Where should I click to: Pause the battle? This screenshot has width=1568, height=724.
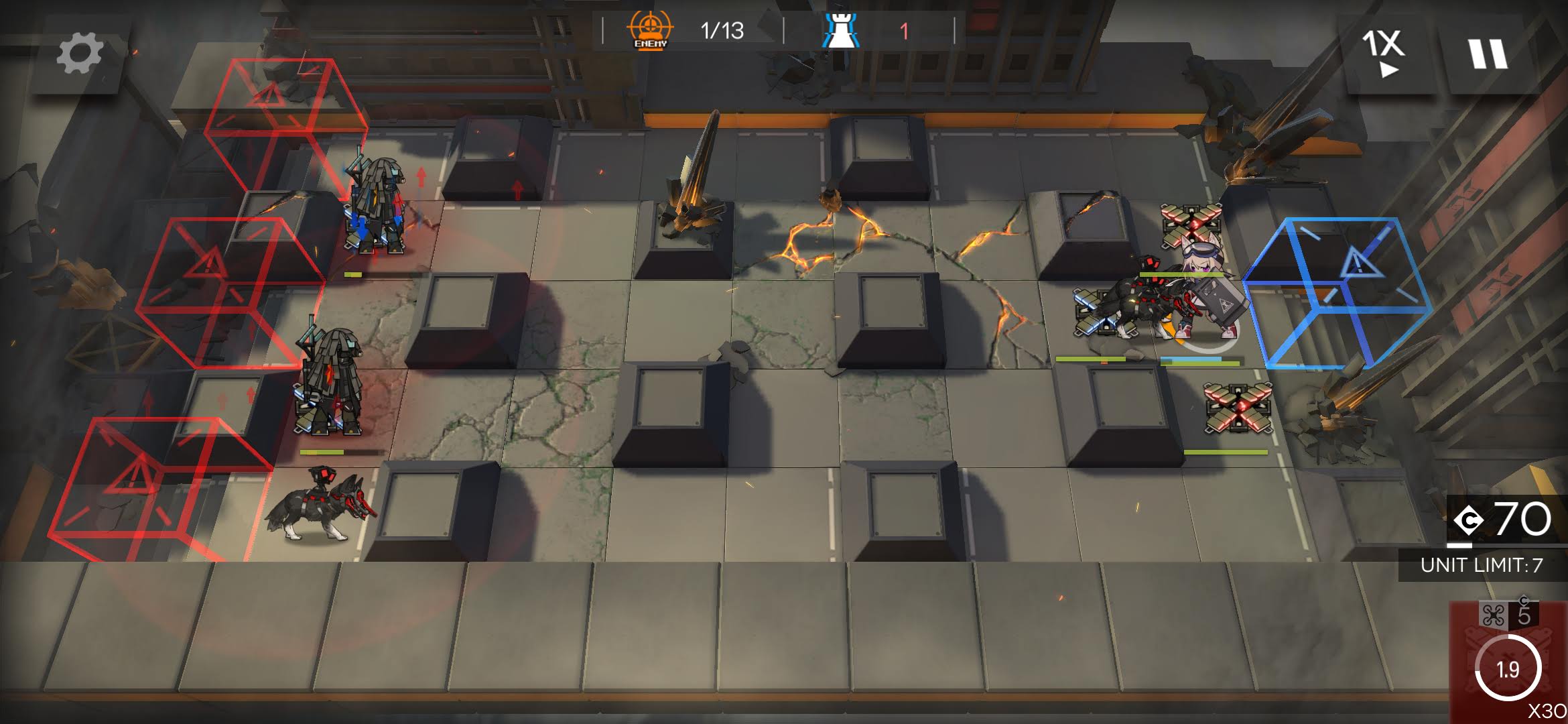pyautogui.click(x=1488, y=54)
